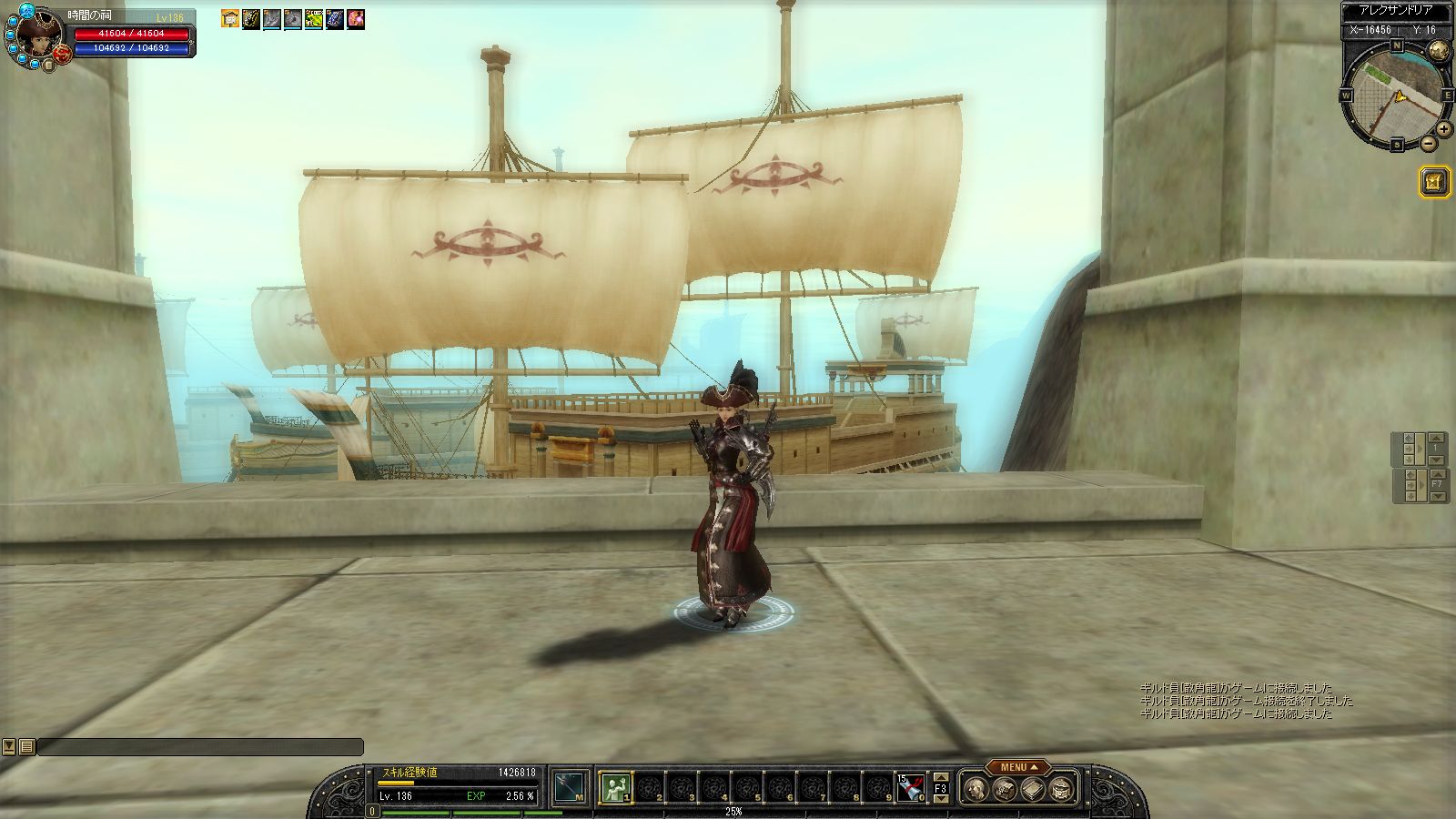Open the book icon in menu bar
This screenshot has width=1456, height=819.
coord(1032,790)
